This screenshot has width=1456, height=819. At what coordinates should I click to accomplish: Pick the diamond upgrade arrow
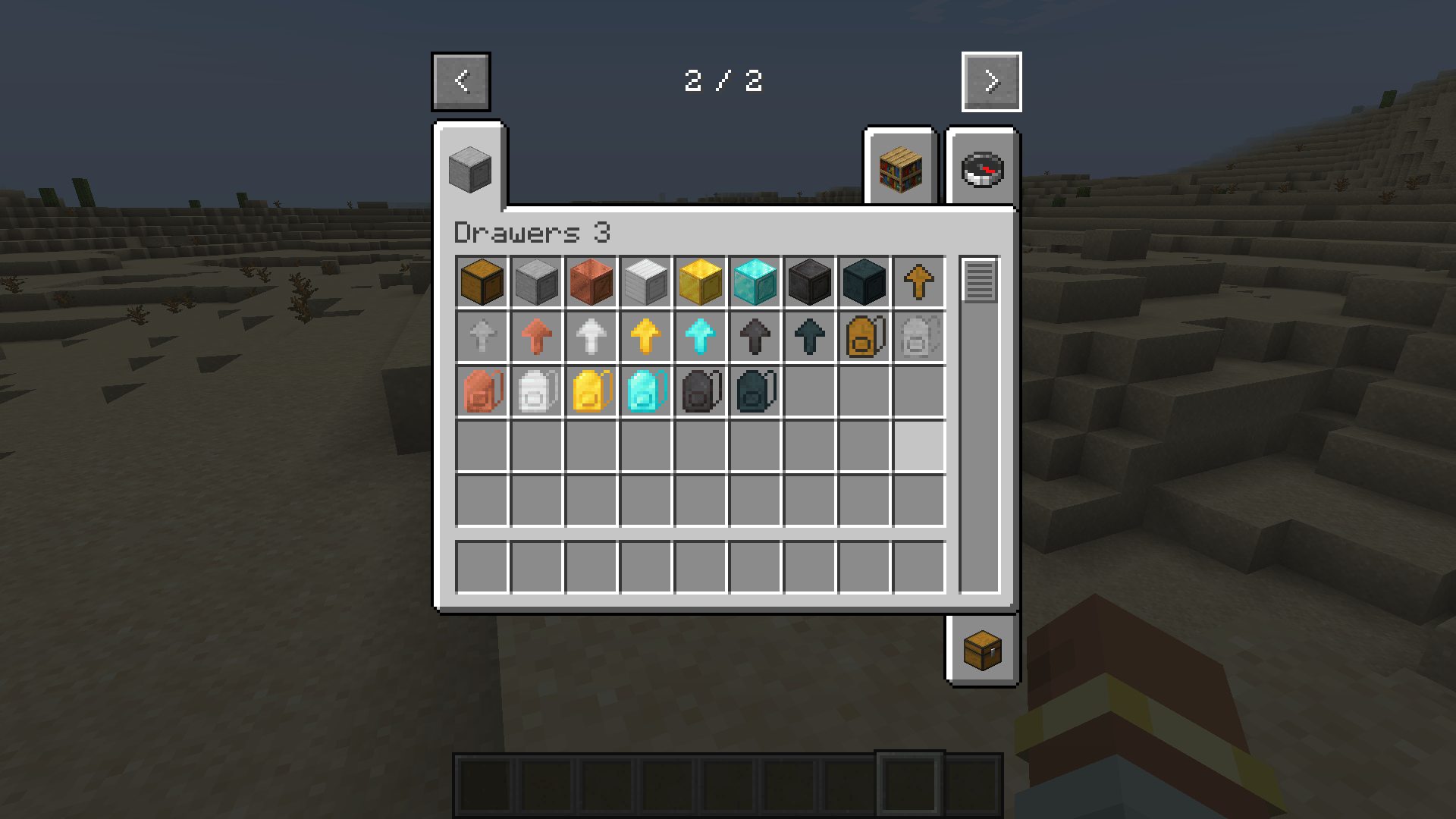[700, 337]
